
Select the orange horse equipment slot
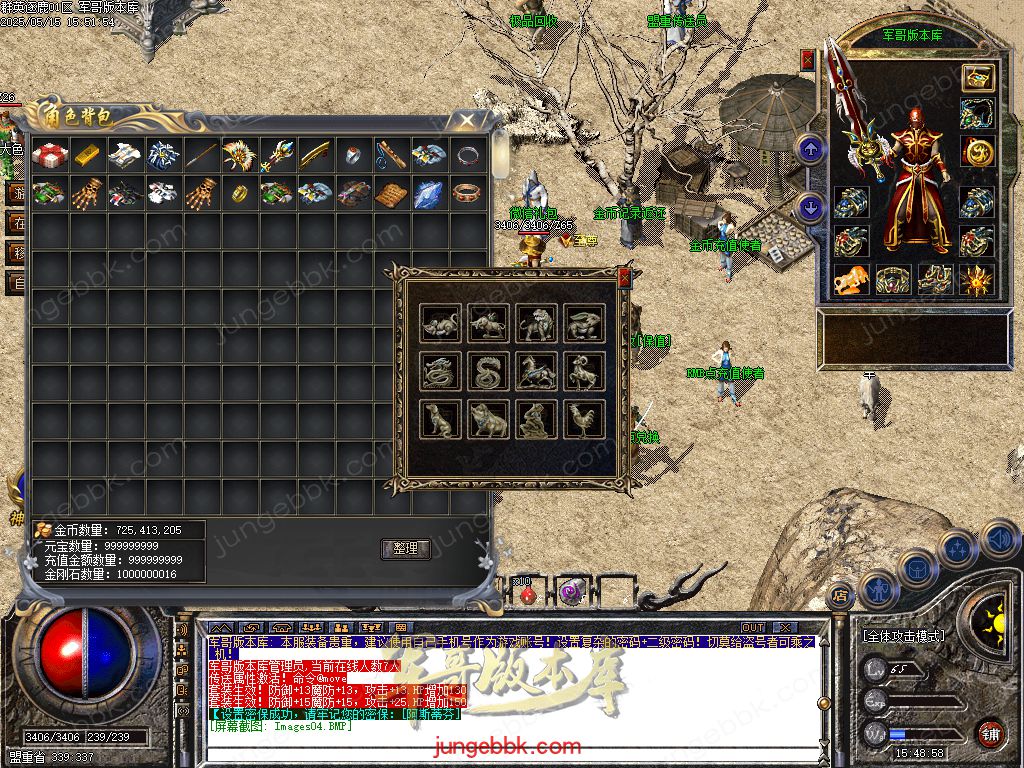[x=851, y=280]
